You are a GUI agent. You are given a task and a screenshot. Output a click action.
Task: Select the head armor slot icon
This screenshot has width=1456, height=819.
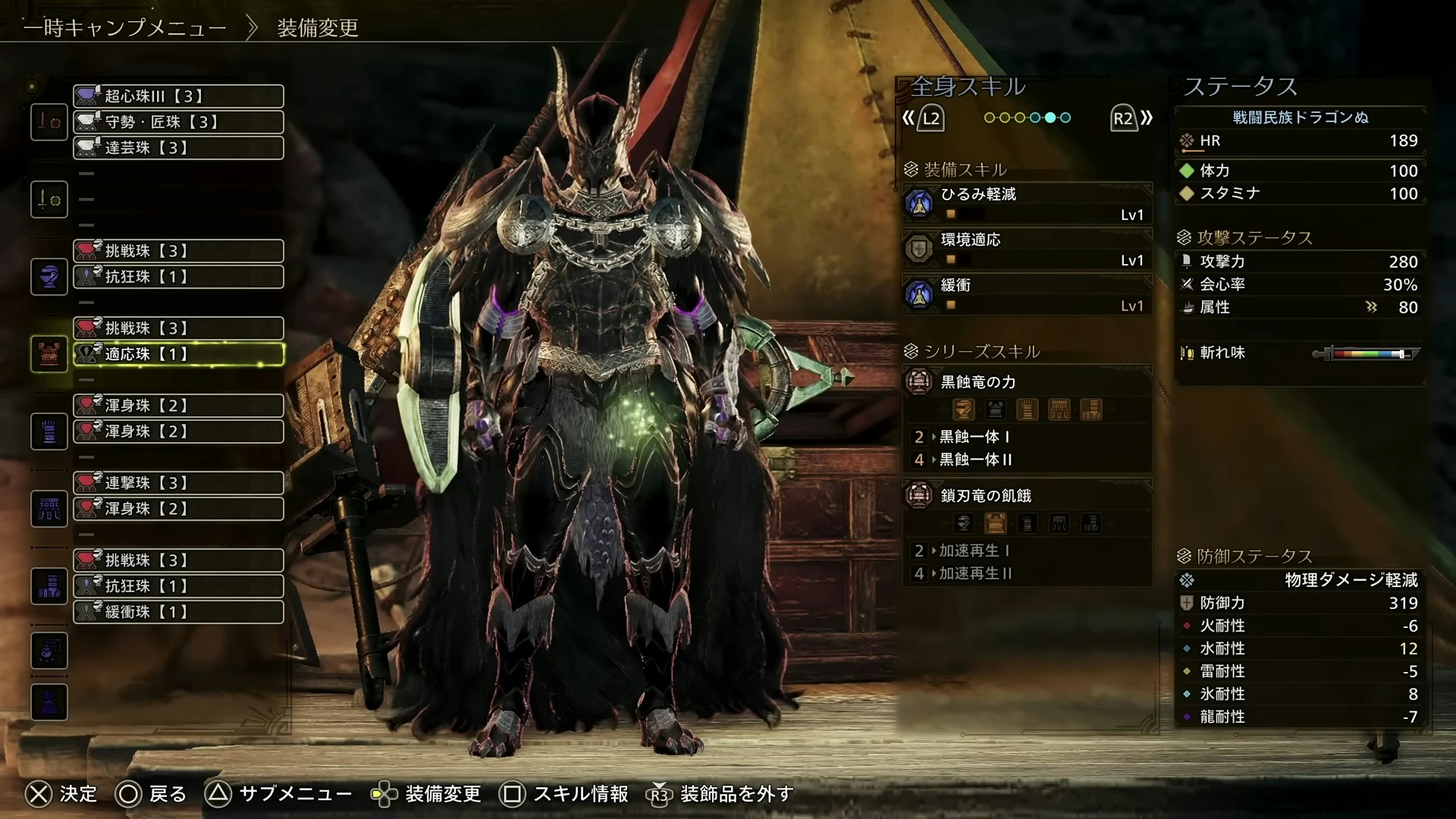[49, 277]
